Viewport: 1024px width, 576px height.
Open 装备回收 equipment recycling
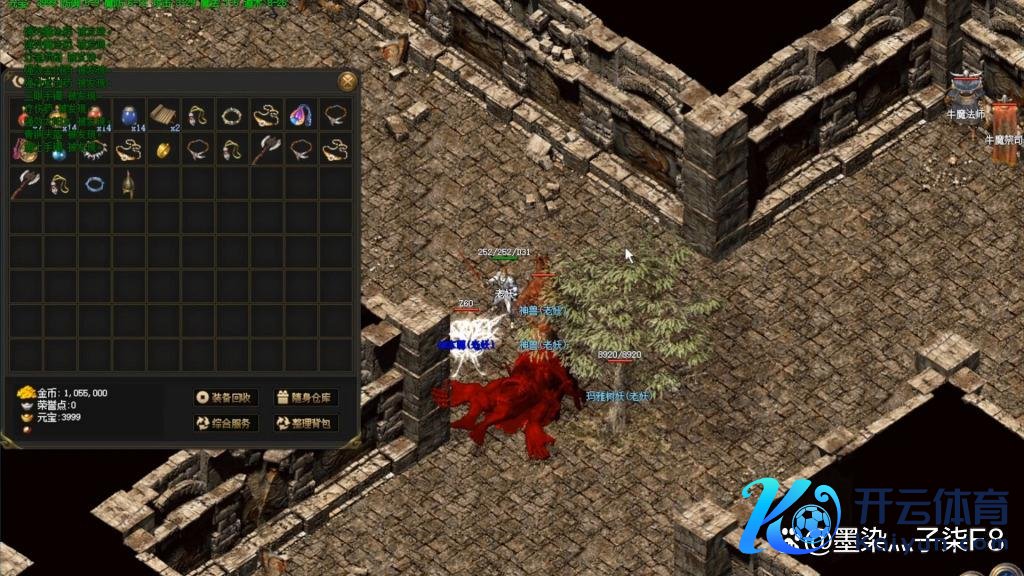(x=226, y=397)
